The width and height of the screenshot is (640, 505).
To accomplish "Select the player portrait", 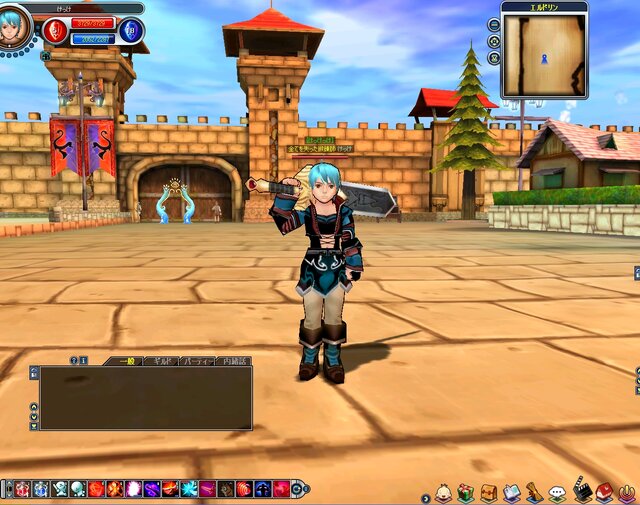I will point(15,26).
